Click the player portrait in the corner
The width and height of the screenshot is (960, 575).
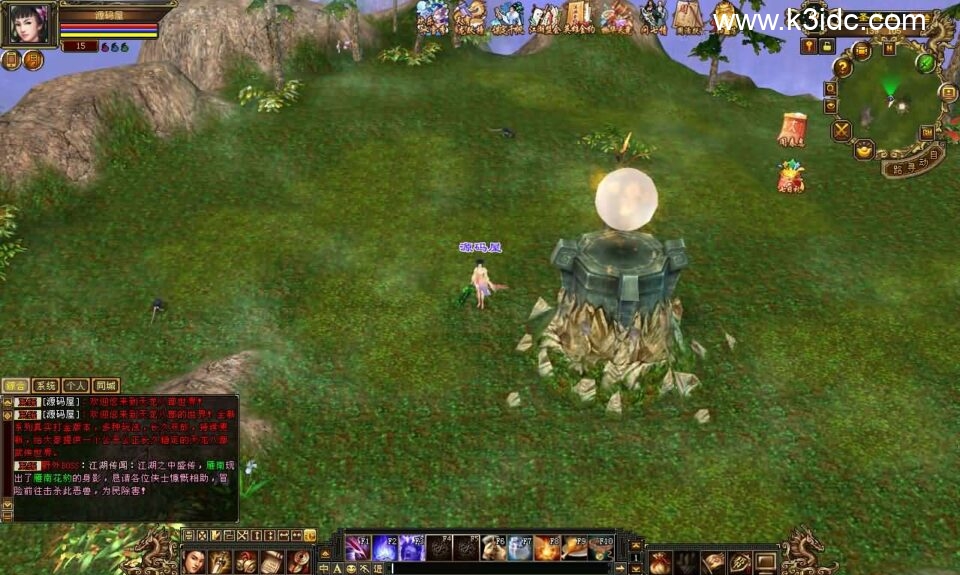click(x=27, y=24)
